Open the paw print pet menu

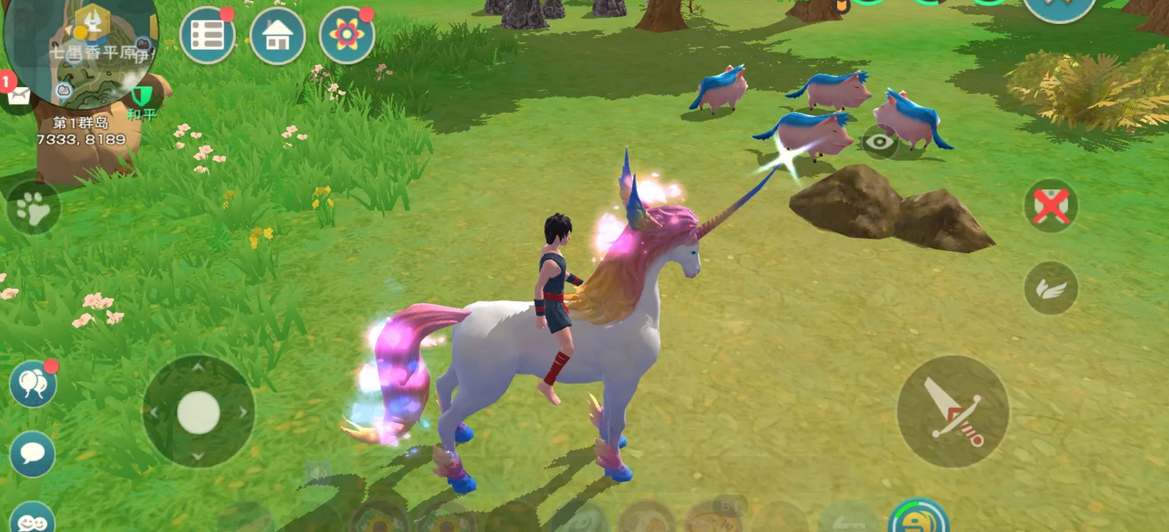point(33,208)
